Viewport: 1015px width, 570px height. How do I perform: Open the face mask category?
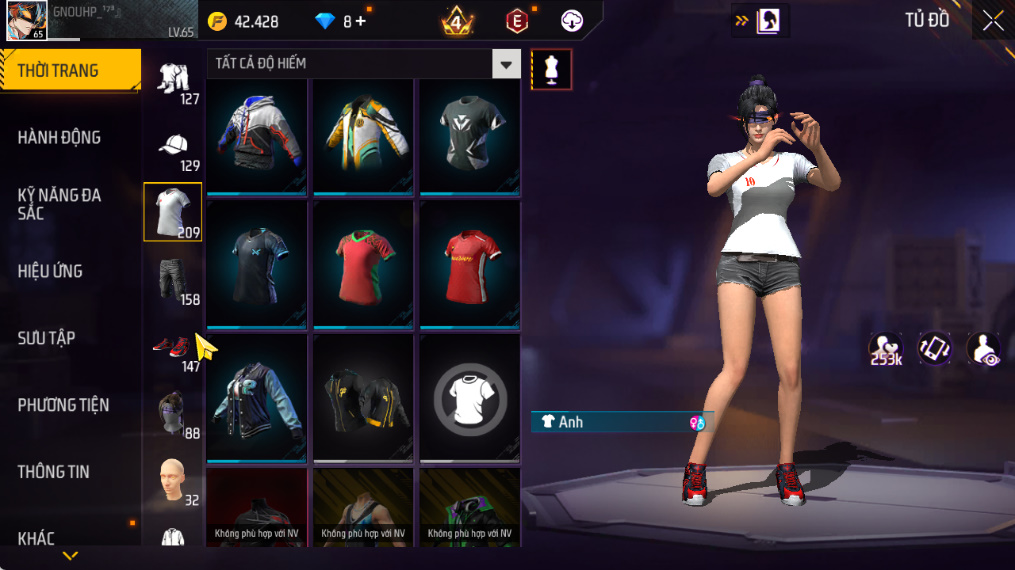coord(172,412)
